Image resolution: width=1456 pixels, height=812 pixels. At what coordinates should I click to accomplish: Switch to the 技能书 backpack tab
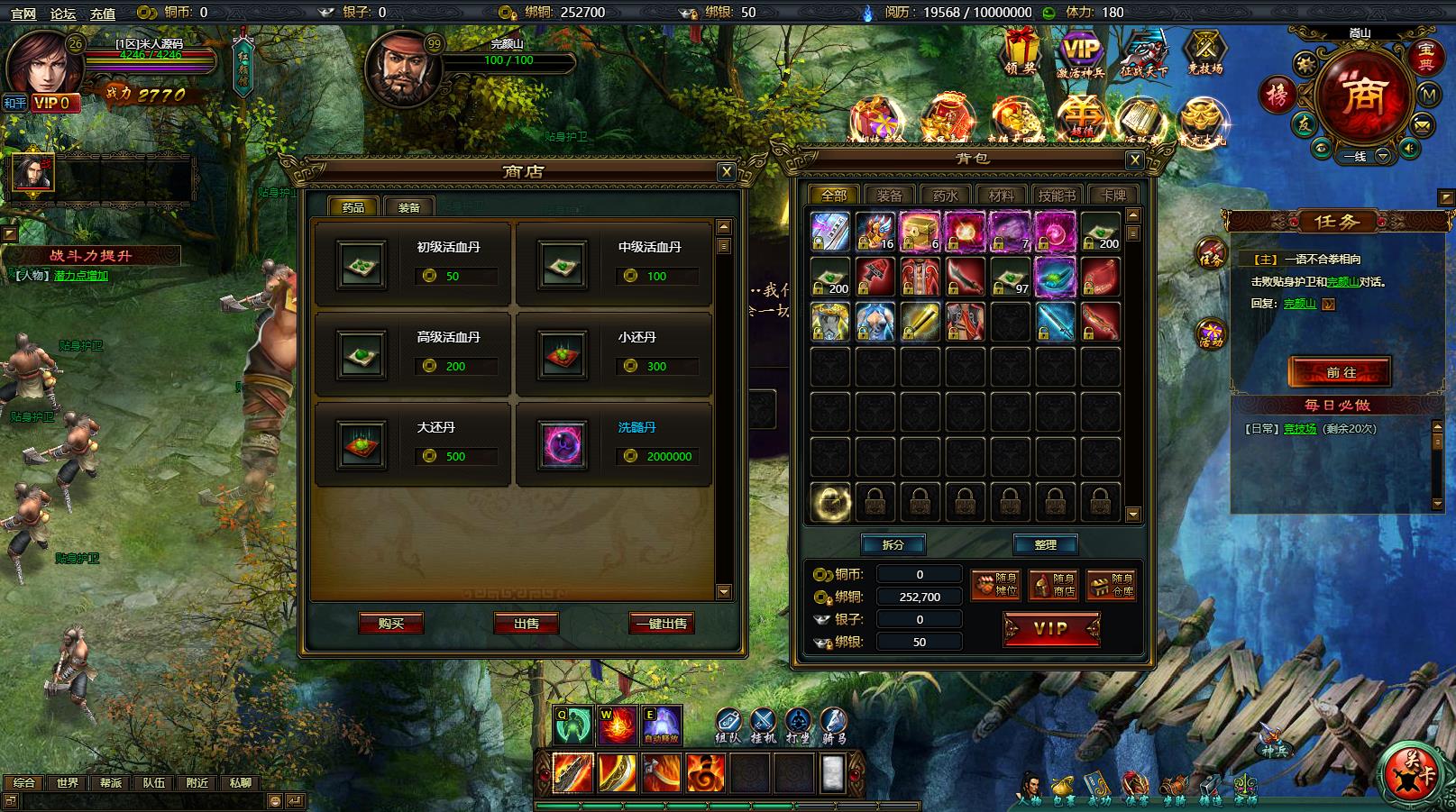click(x=1057, y=196)
